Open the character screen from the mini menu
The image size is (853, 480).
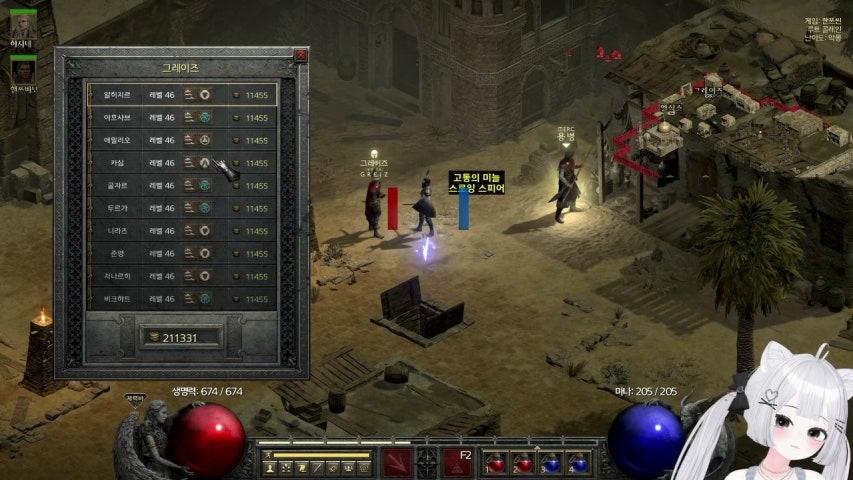[270, 467]
